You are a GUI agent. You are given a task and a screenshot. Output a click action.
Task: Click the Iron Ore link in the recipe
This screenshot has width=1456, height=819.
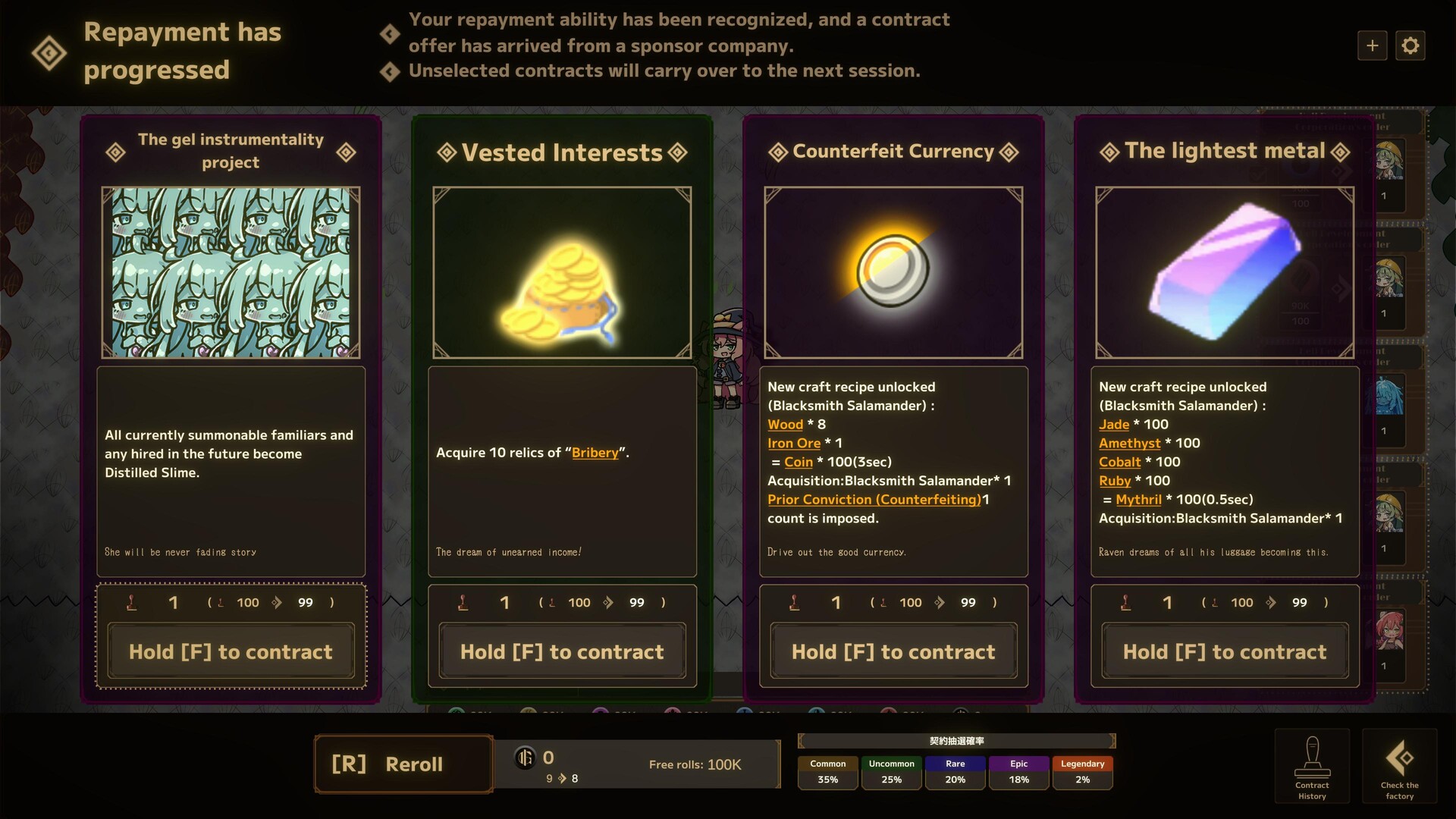coord(793,443)
